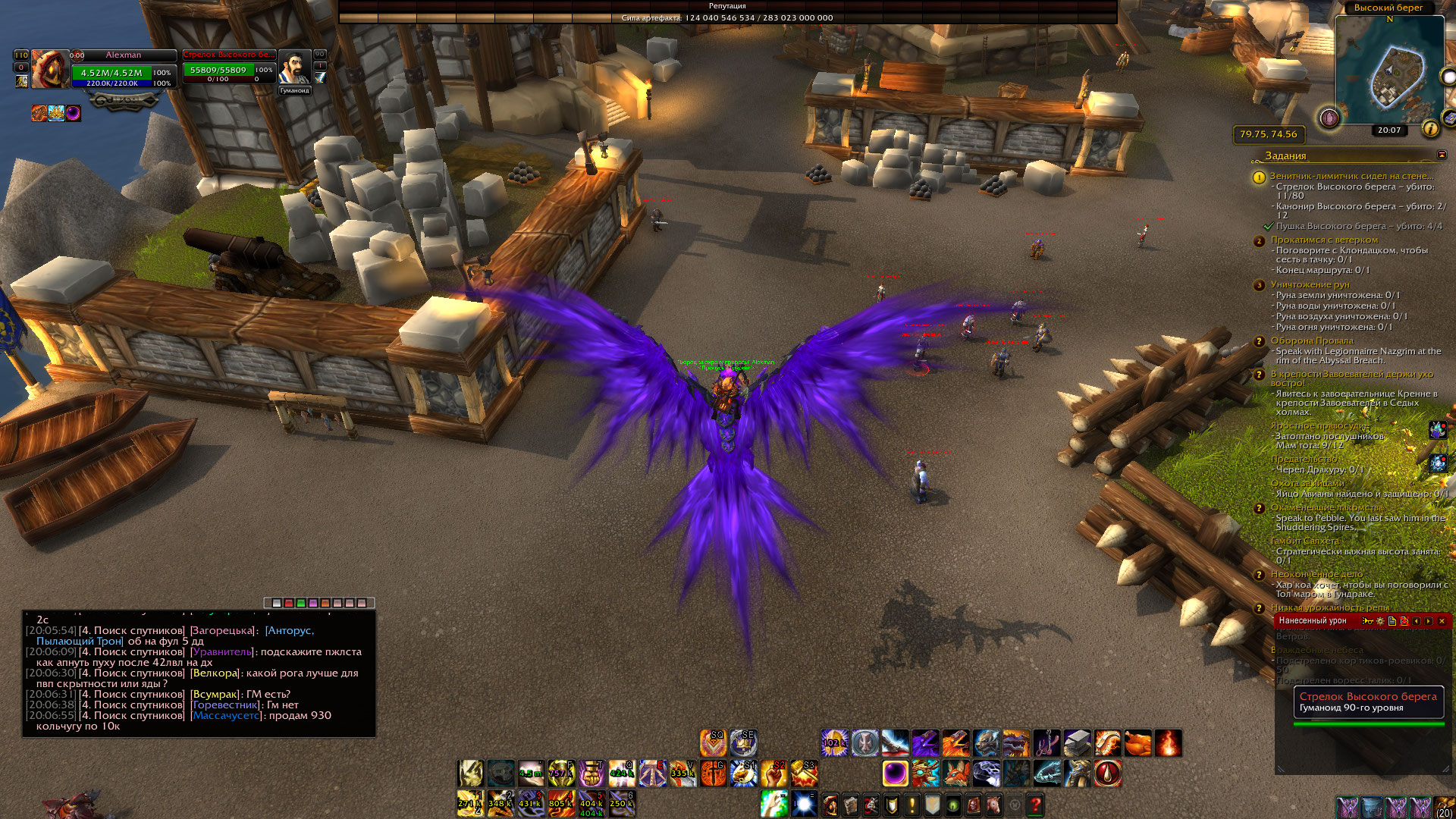Use the roasted chicken food item
This screenshot has width=1456, height=819.
pos(1137,743)
